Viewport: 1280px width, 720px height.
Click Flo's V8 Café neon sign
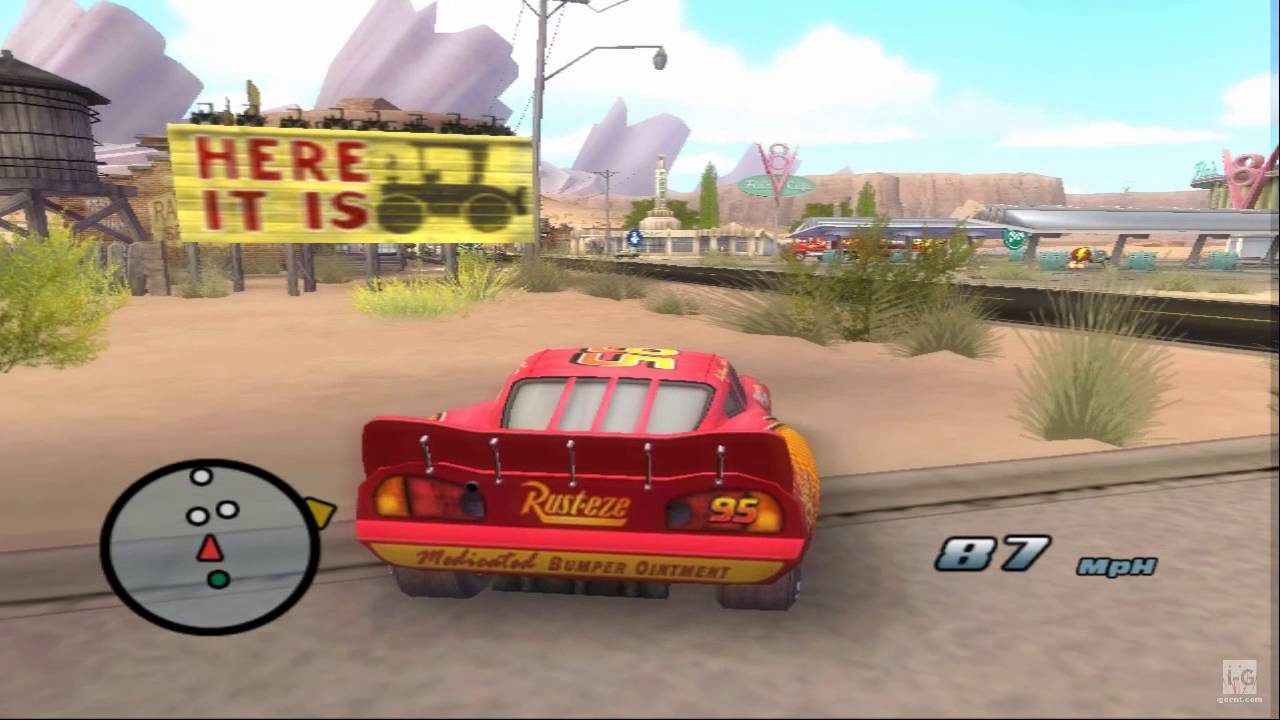pos(778,185)
